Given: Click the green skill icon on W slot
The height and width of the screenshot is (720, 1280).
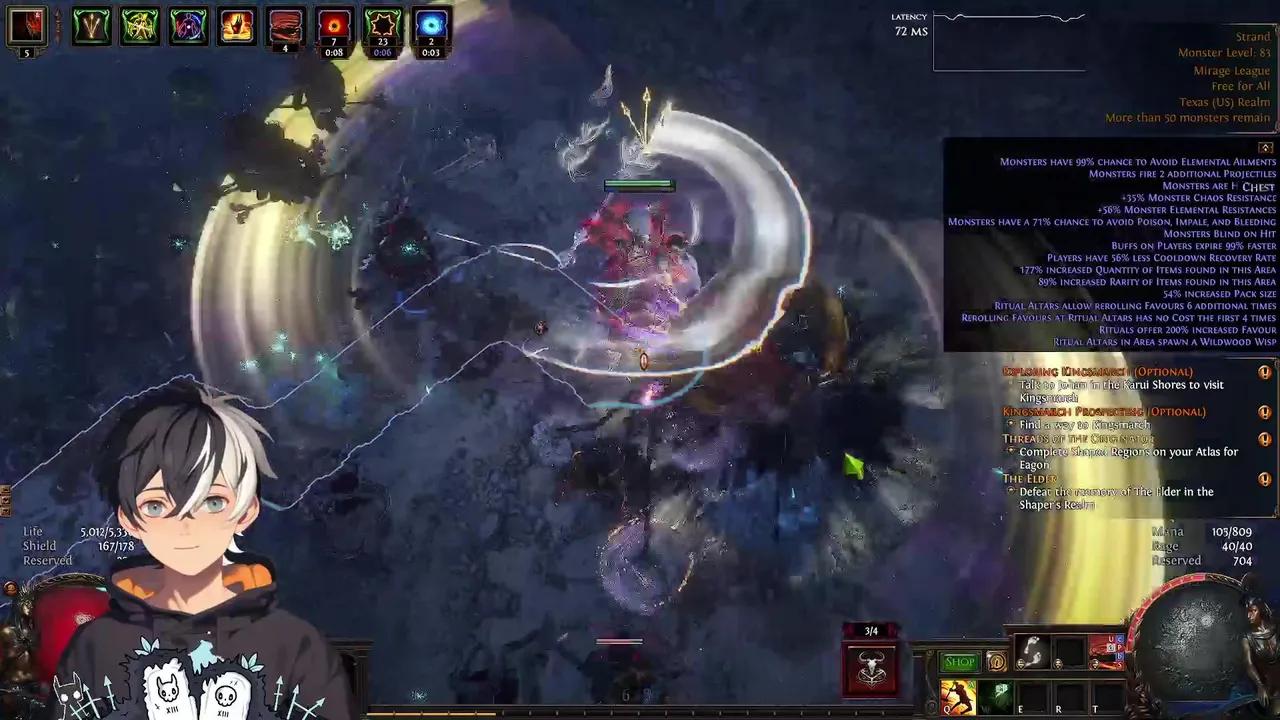Looking at the screenshot, I should [x=997, y=694].
